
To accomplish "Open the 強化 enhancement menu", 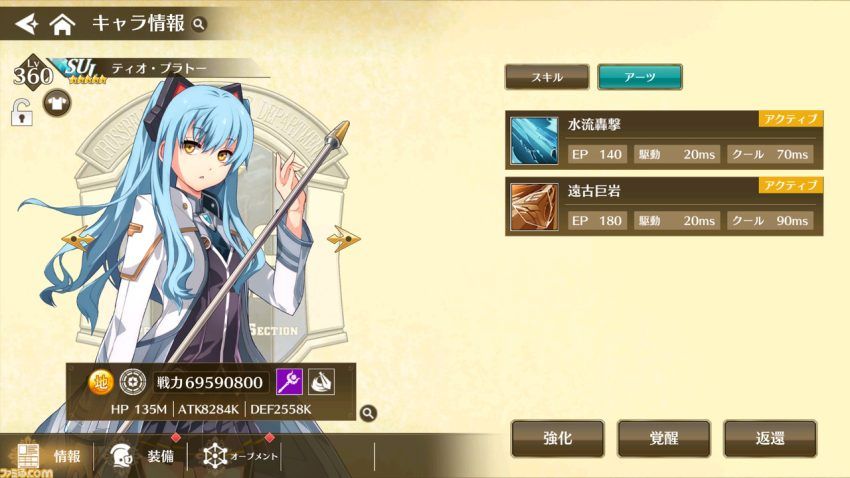I will (x=558, y=439).
